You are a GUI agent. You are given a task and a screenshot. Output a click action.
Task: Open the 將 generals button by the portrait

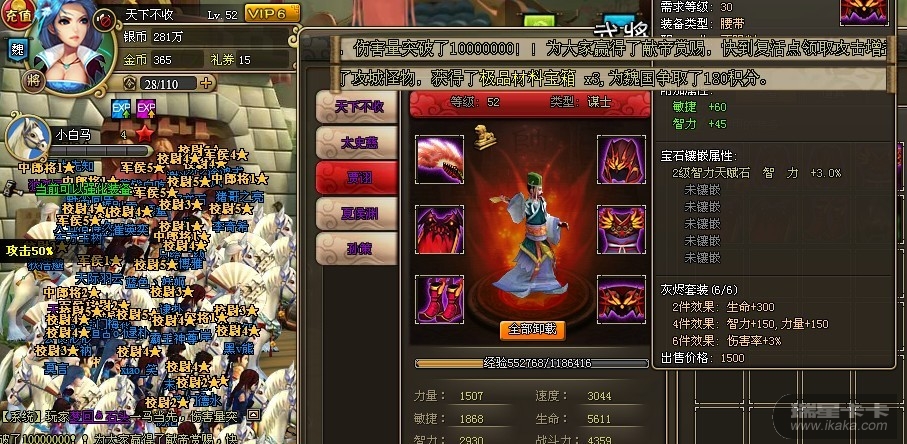point(35,79)
